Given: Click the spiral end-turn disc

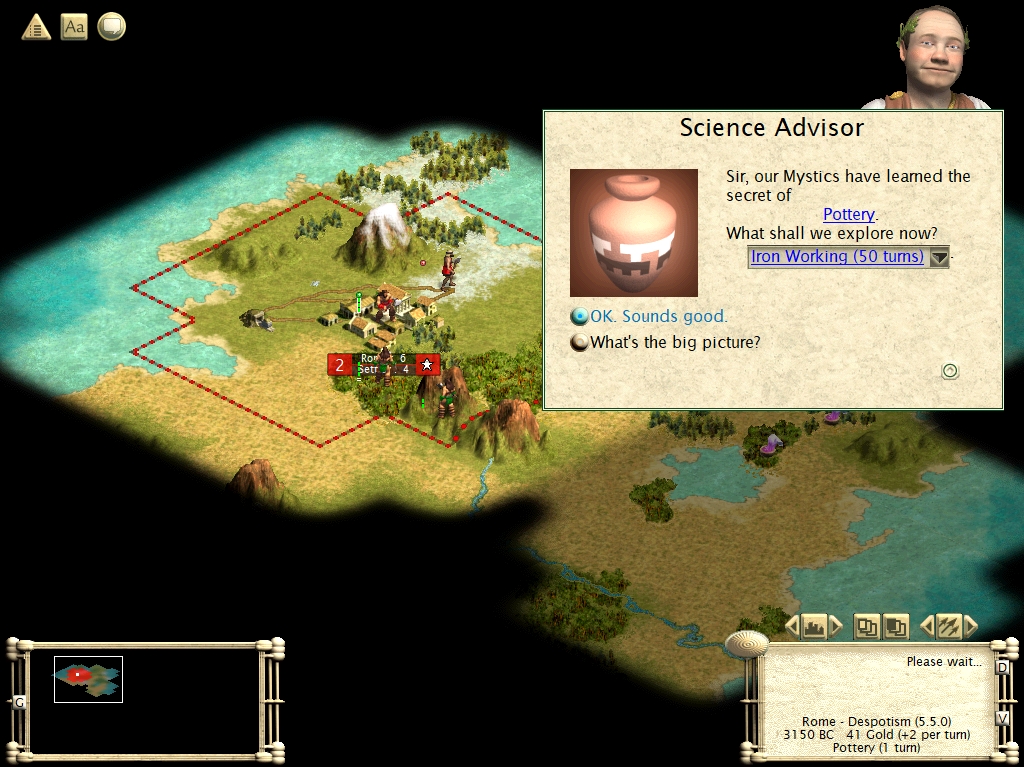Looking at the screenshot, I should [x=746, y=643].
